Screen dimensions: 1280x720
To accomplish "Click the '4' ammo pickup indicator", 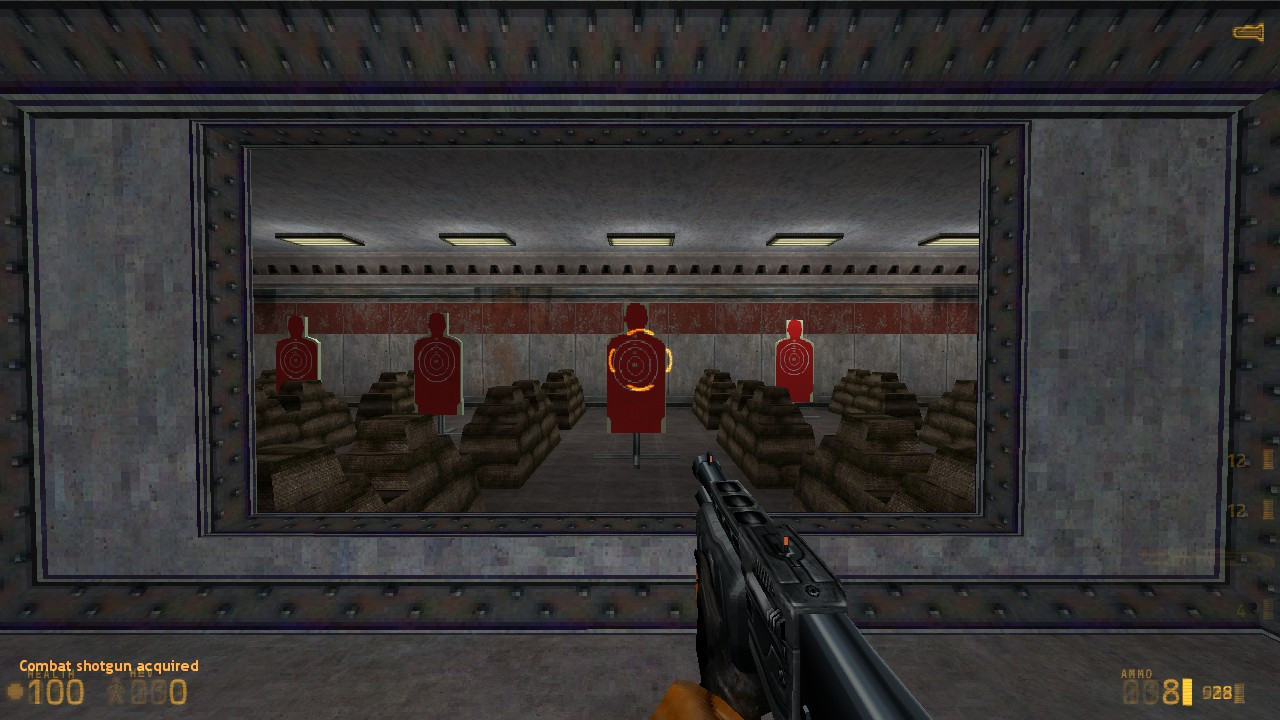I will click(1240, 610).
